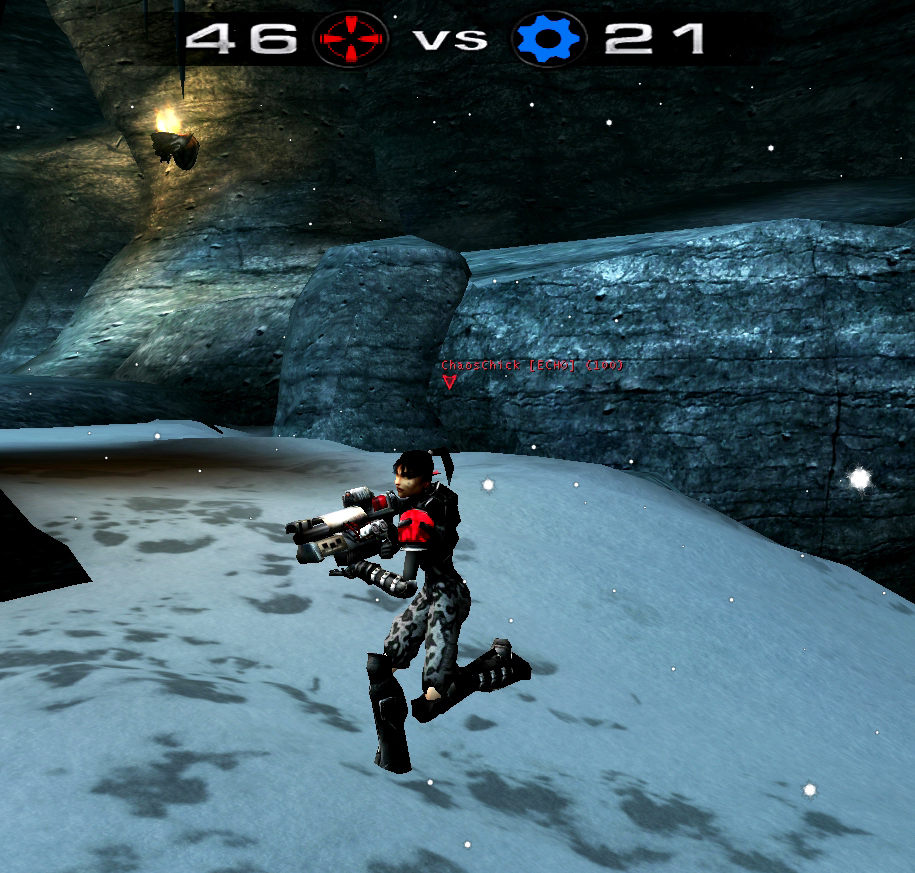
Task: Click the blue team gear emblem
Action: [548, 39]
